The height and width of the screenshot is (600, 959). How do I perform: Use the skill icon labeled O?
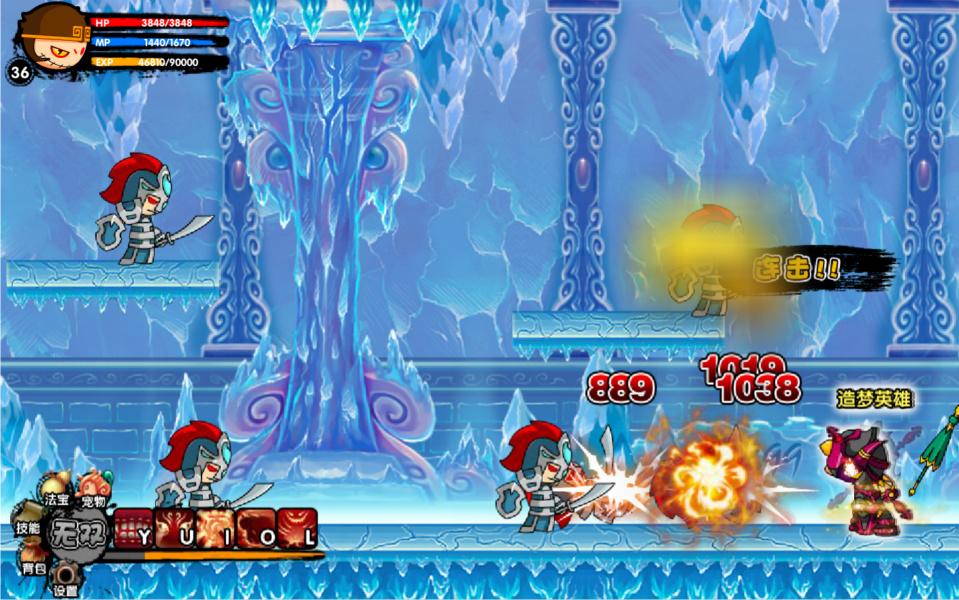[x=256, y=526]
